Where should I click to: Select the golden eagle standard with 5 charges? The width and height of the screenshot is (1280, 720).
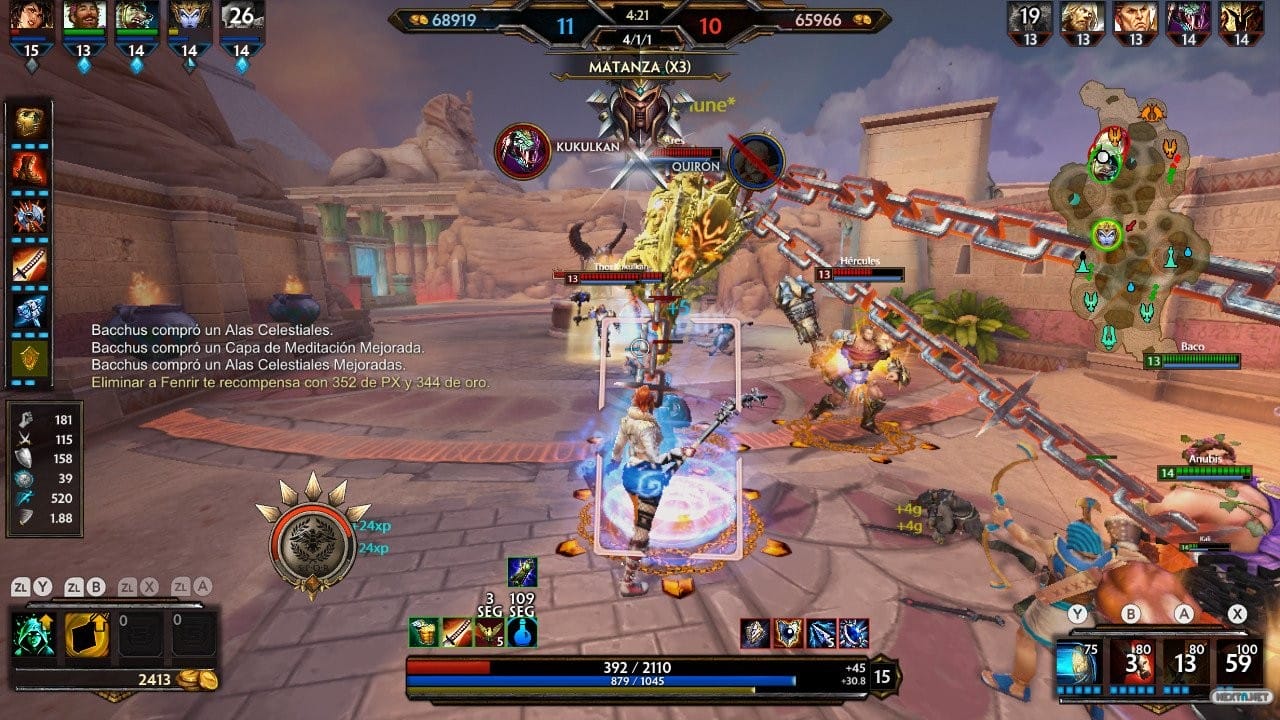tap(489, 632)
